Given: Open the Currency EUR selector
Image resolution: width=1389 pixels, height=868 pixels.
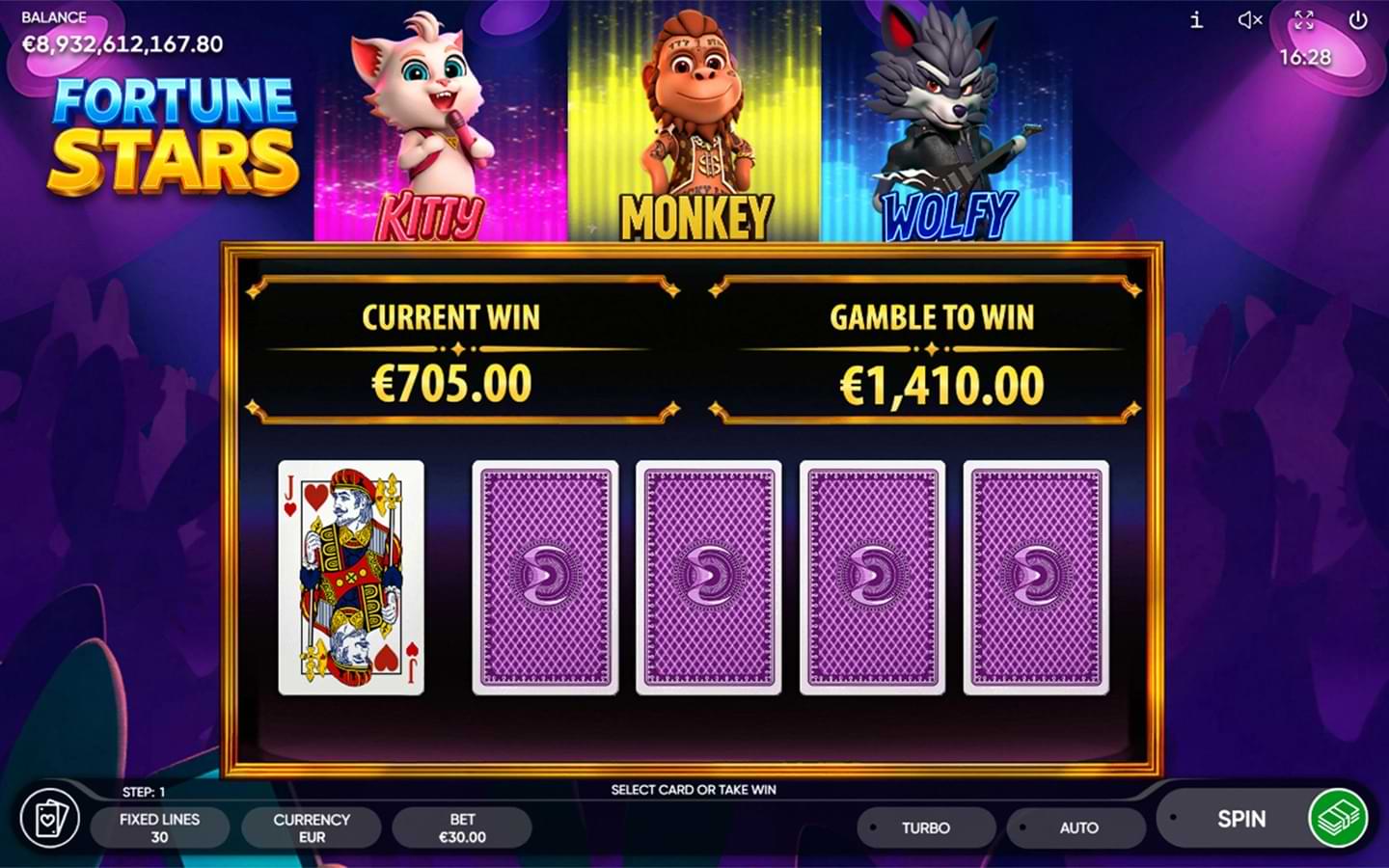Looking at the screenshot, I should click(311, 827).
